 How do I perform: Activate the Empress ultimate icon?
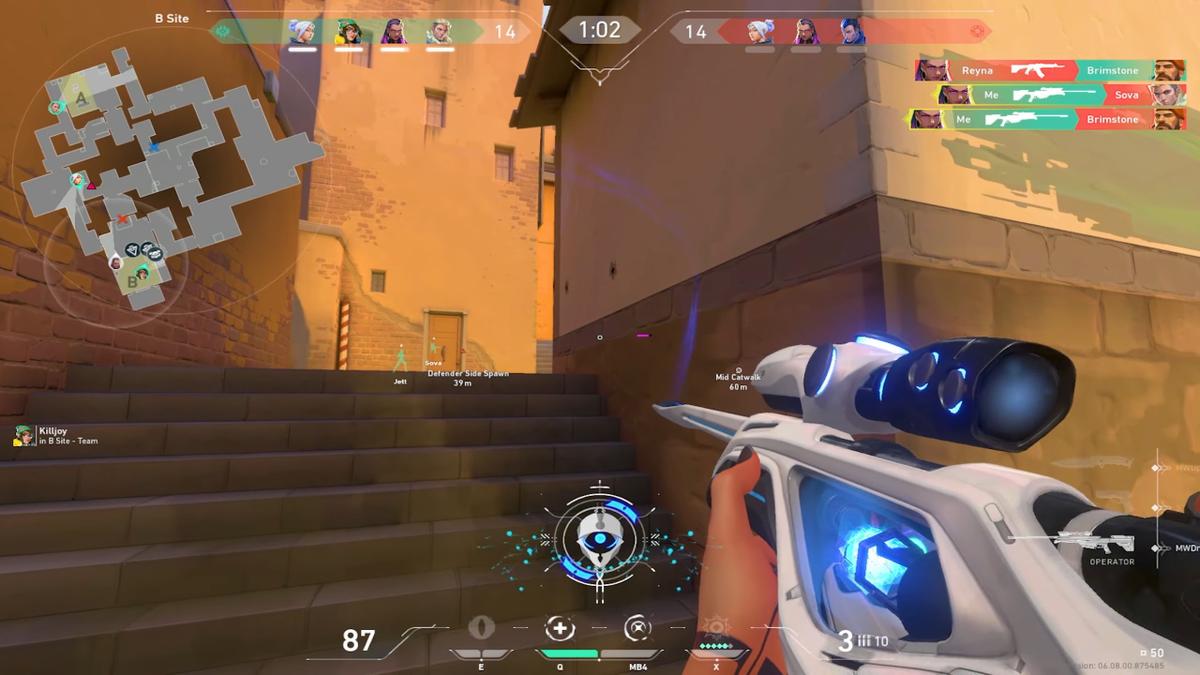tap(715, 629)
